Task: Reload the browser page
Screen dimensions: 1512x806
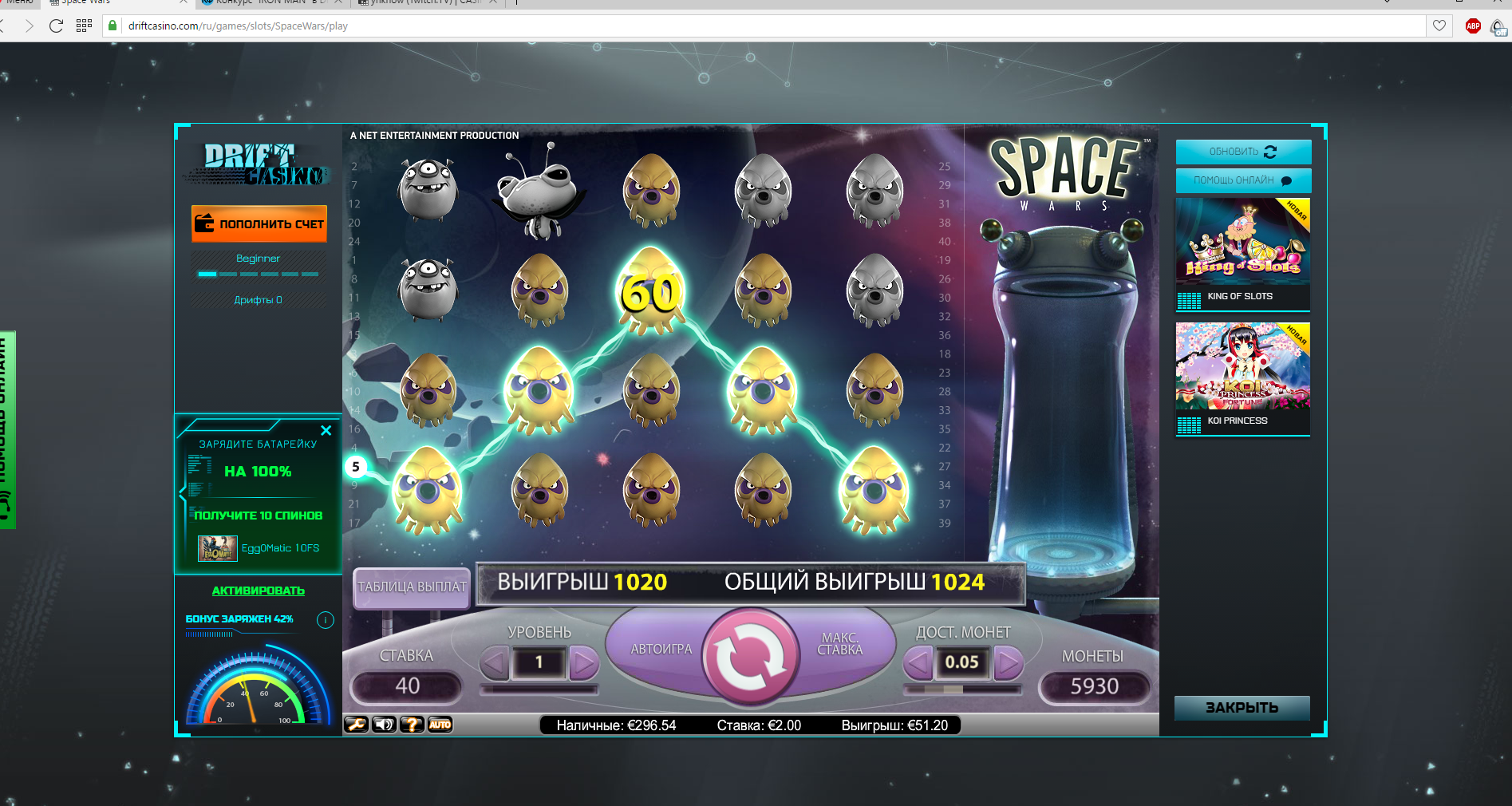Action: [56, 26]
